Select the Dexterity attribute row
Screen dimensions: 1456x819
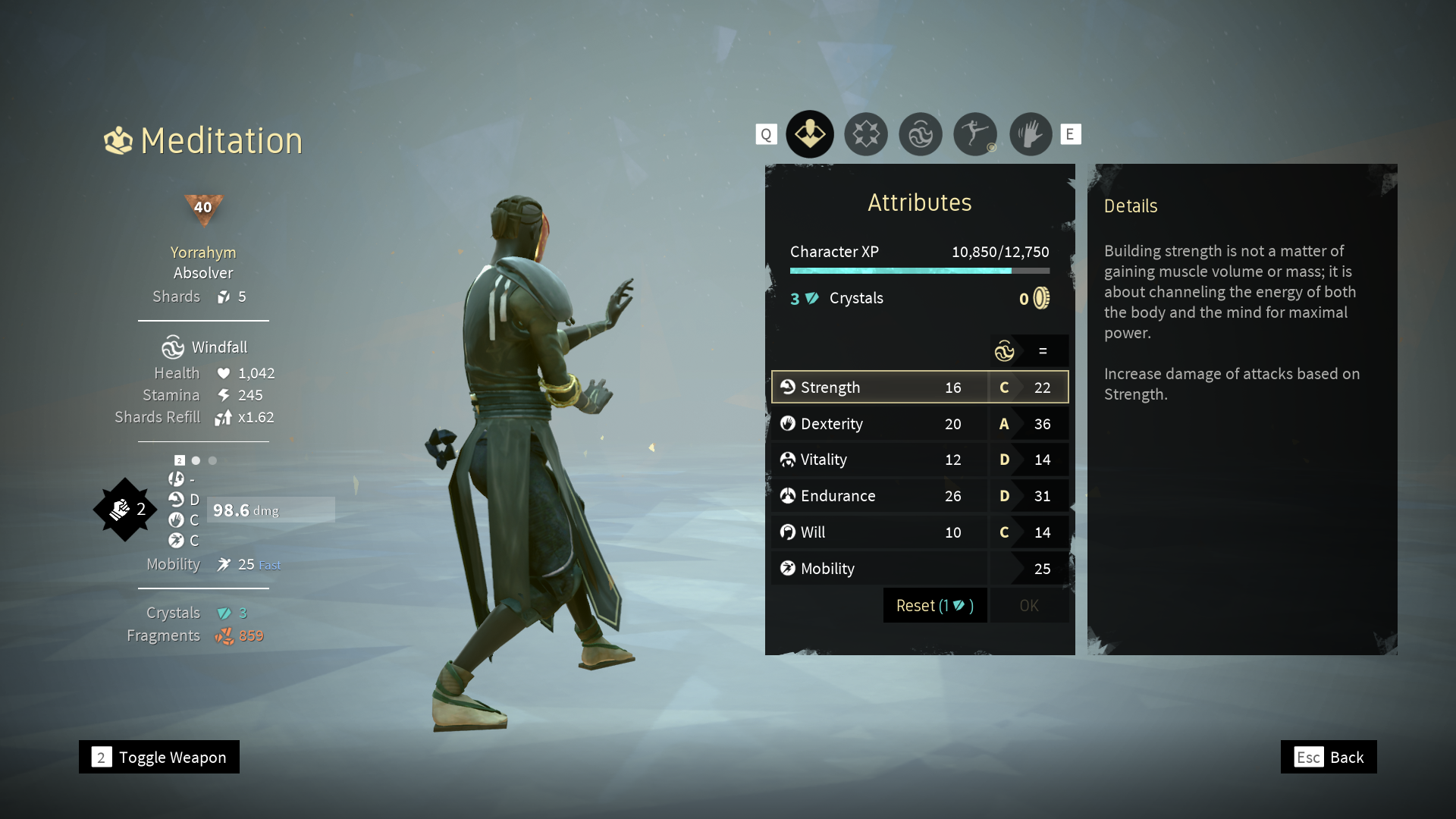[x=919, y=424]
